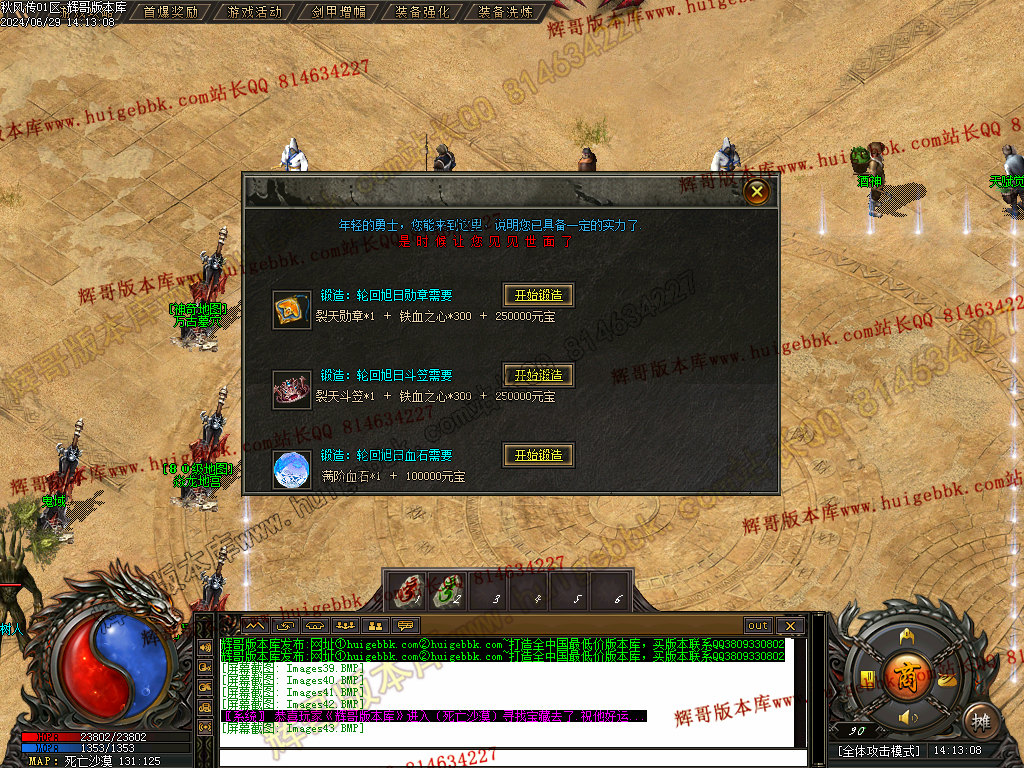Open the 摊 stall button
Viewport: 1024px width, 768px height.
click(981, 720)
